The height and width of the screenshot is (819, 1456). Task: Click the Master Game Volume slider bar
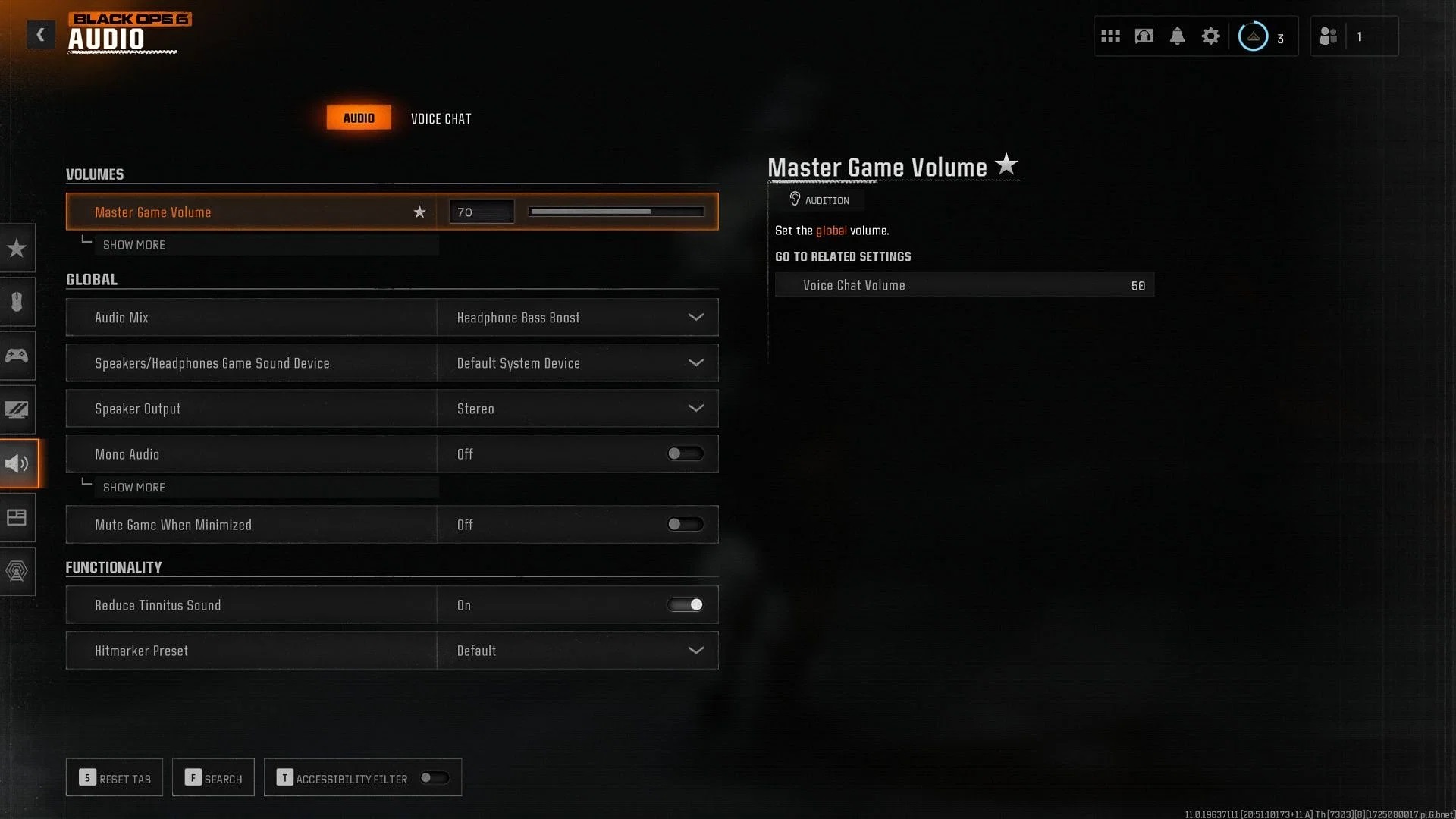click(616, 212)
